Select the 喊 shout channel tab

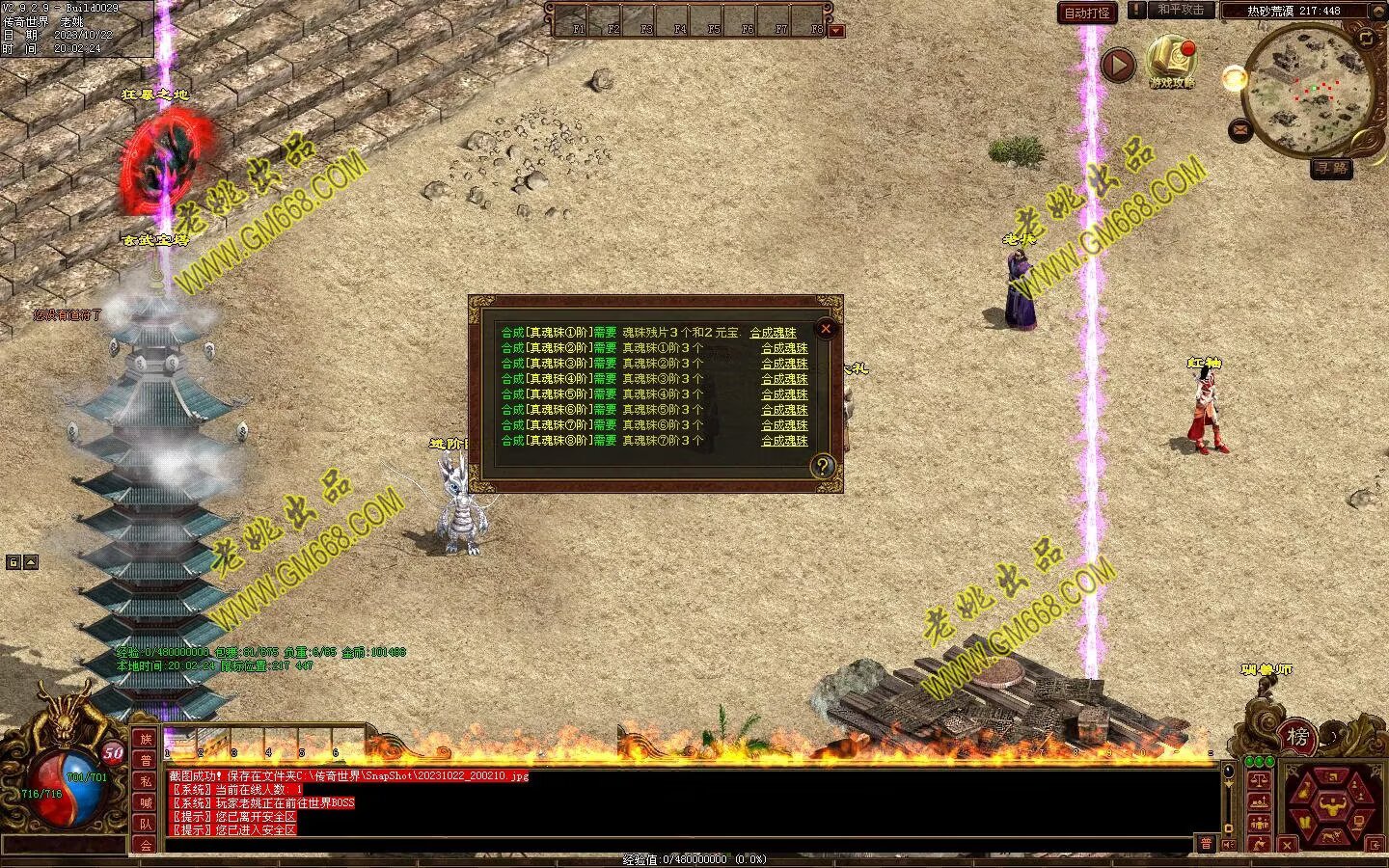tap(146, 802)
